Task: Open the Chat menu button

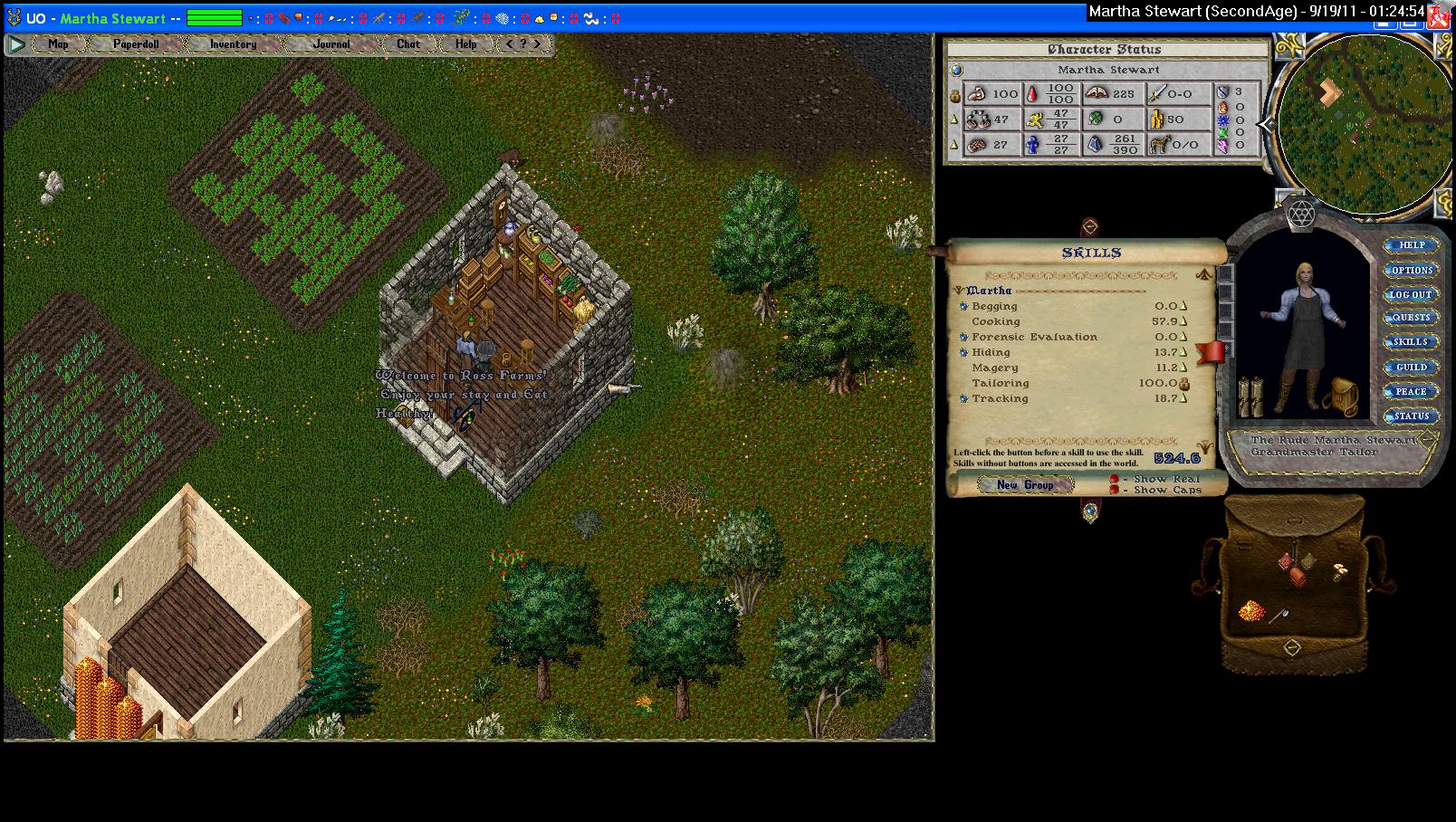Action: pos(408,43)
